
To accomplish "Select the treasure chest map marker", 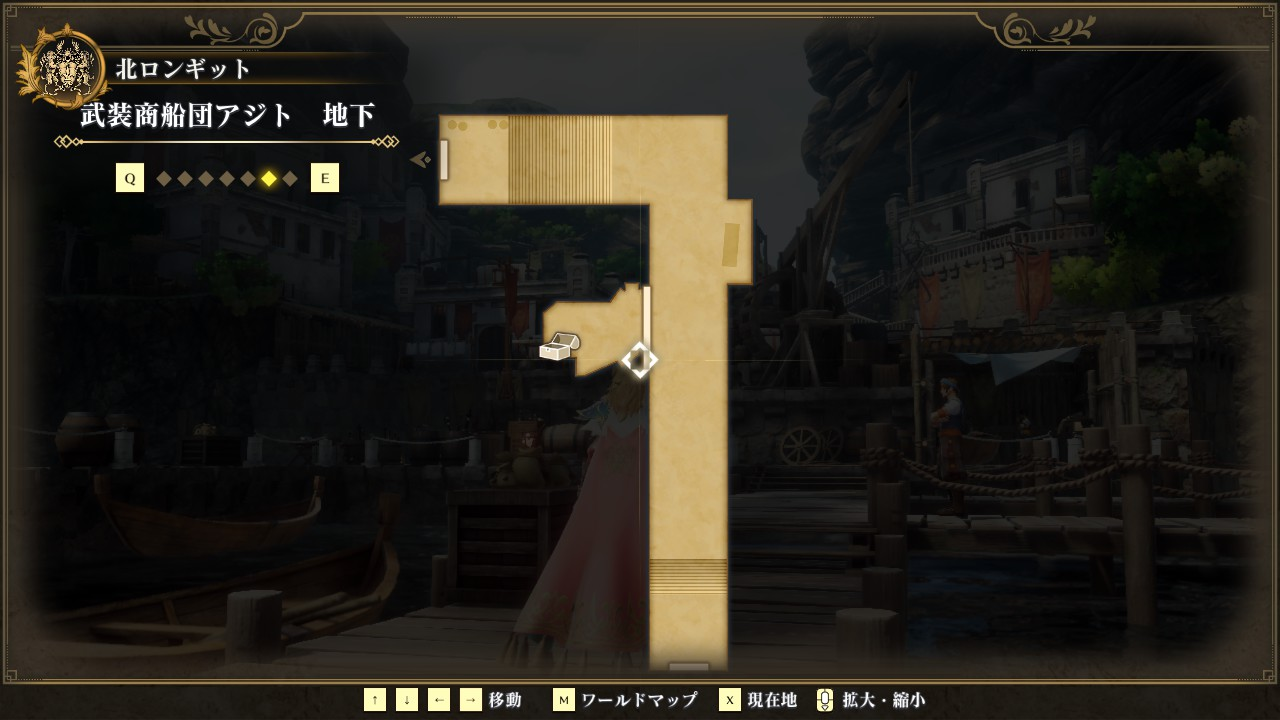I will (558, 347).
